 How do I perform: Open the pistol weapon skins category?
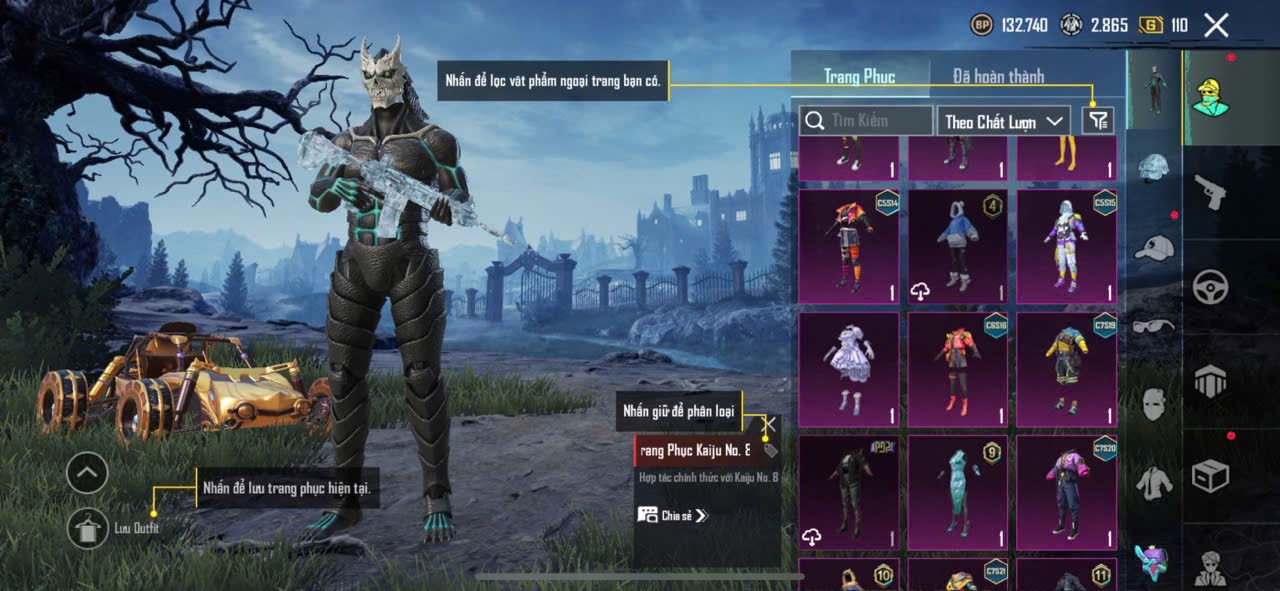click(1210, 192)
